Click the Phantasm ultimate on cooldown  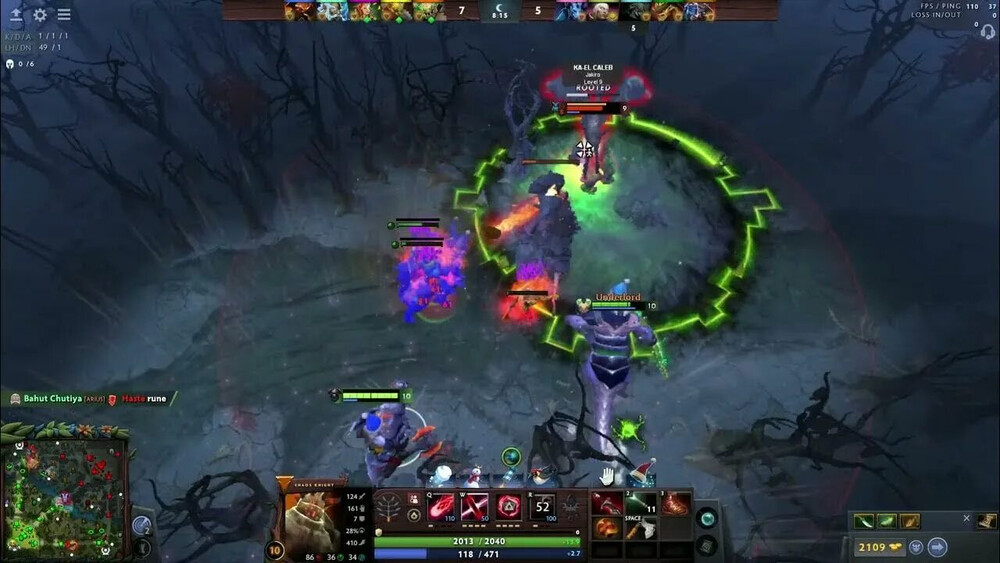pyautogui.click(x=543, y=507)
